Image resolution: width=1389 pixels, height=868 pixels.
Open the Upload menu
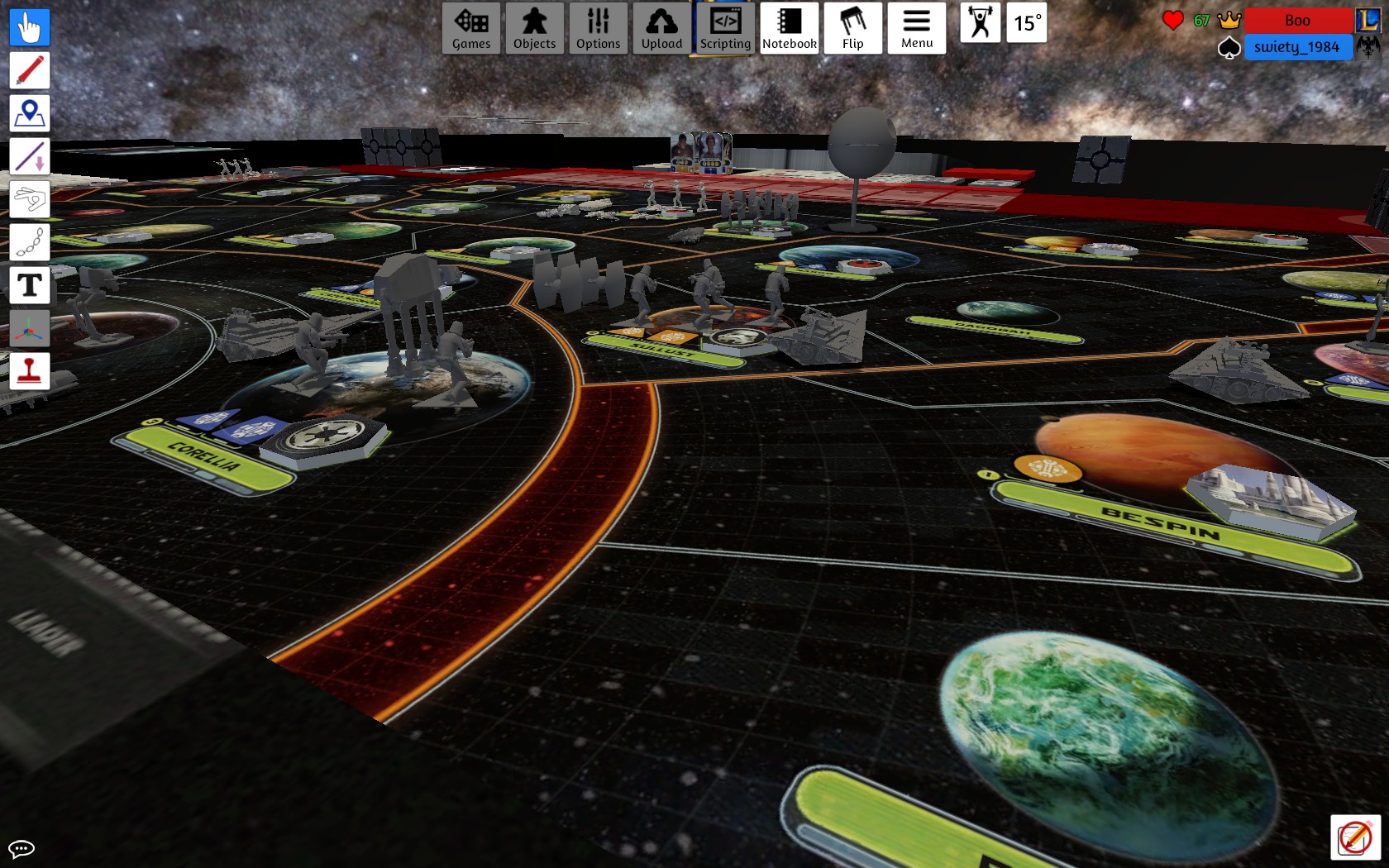coord(661,28)
